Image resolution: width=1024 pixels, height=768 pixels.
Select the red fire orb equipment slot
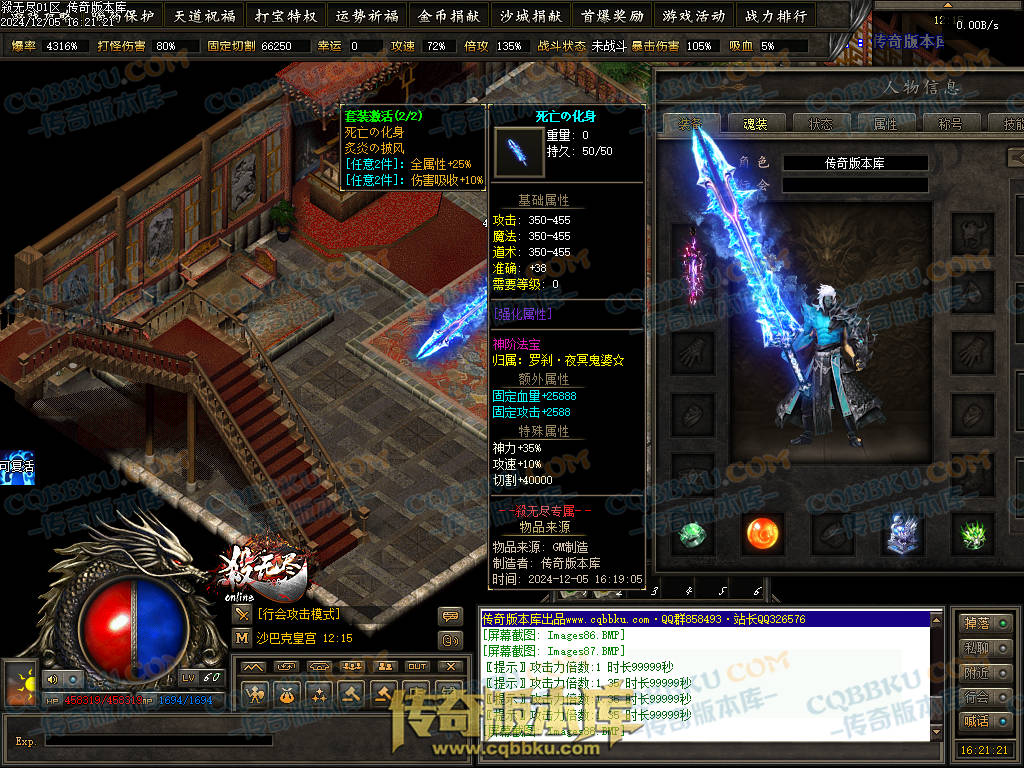(764, 534)
